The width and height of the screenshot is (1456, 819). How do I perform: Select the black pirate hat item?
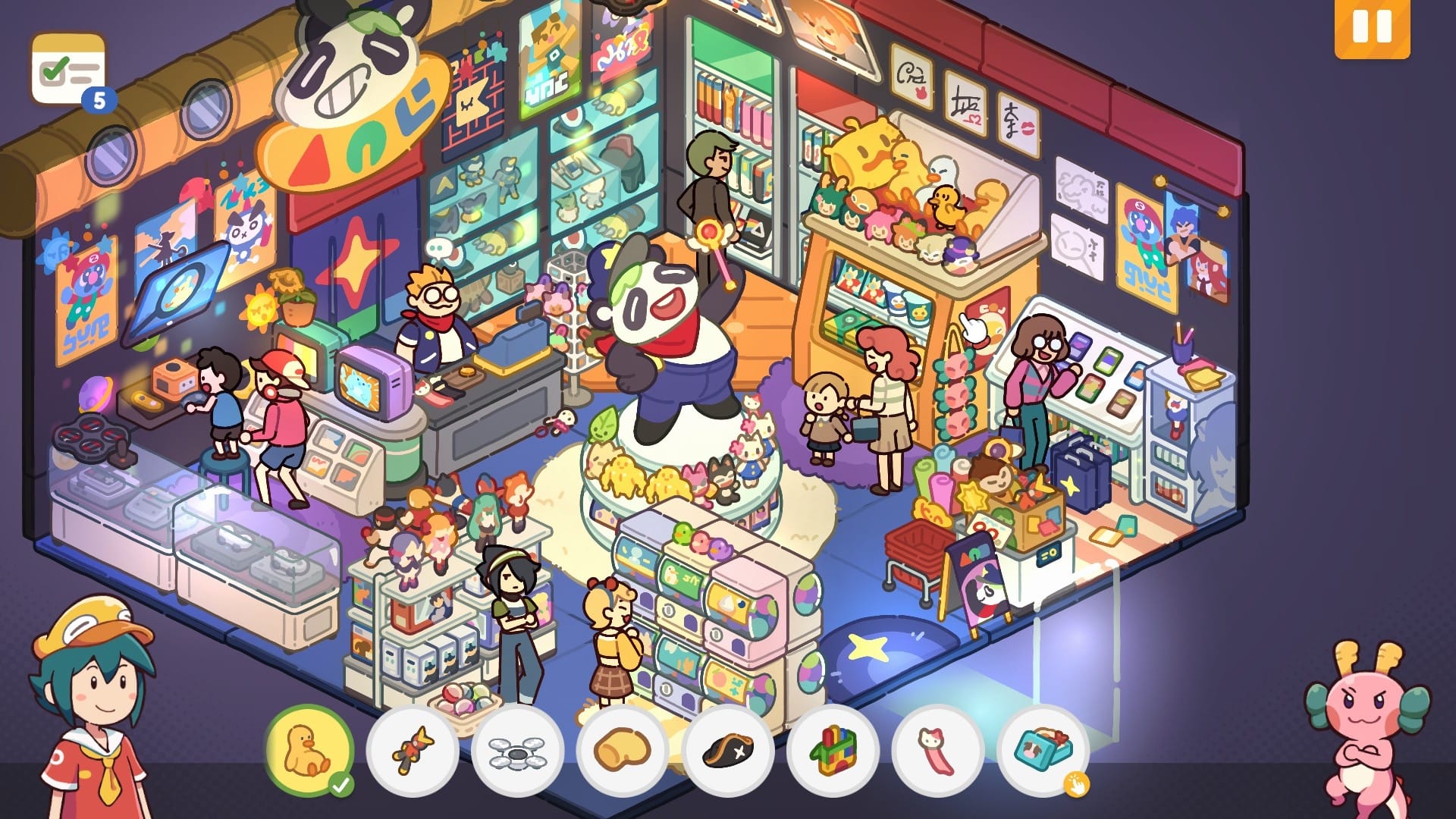727,751
